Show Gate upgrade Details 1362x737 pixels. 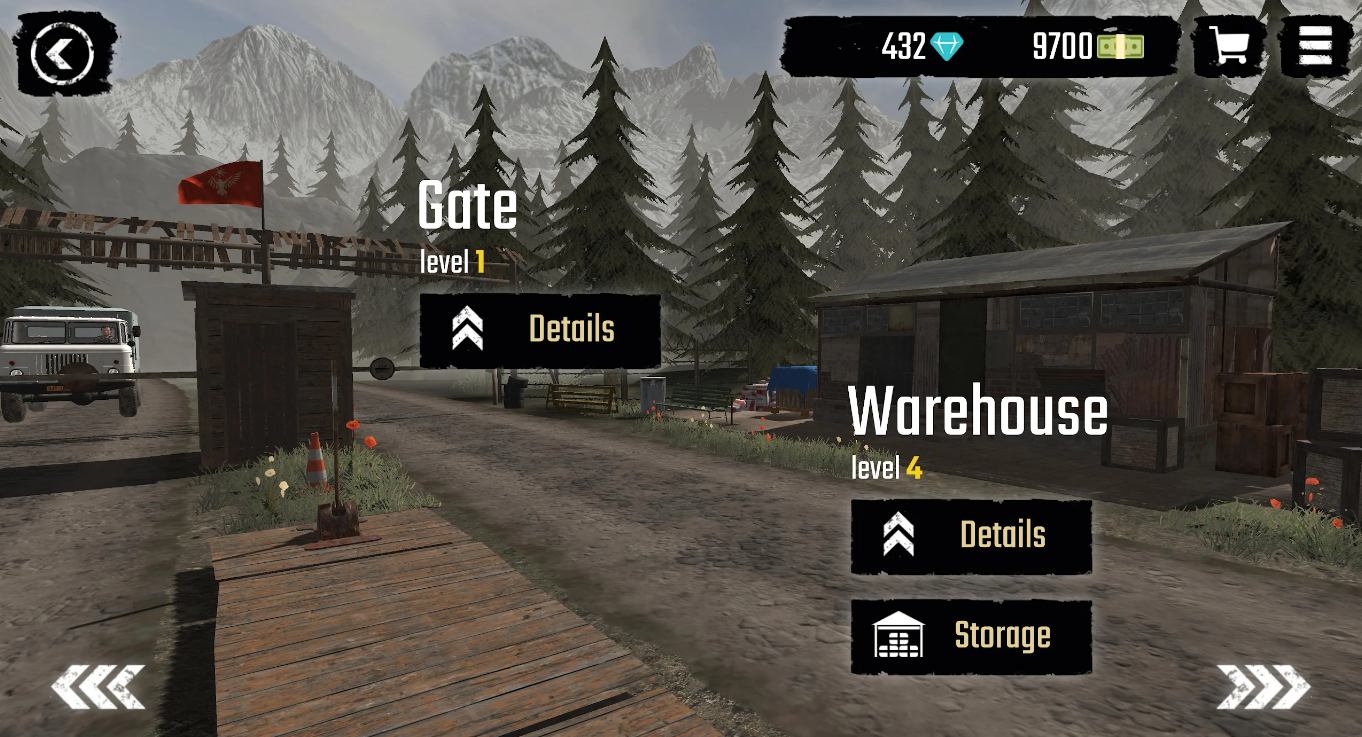coord(540,330)
